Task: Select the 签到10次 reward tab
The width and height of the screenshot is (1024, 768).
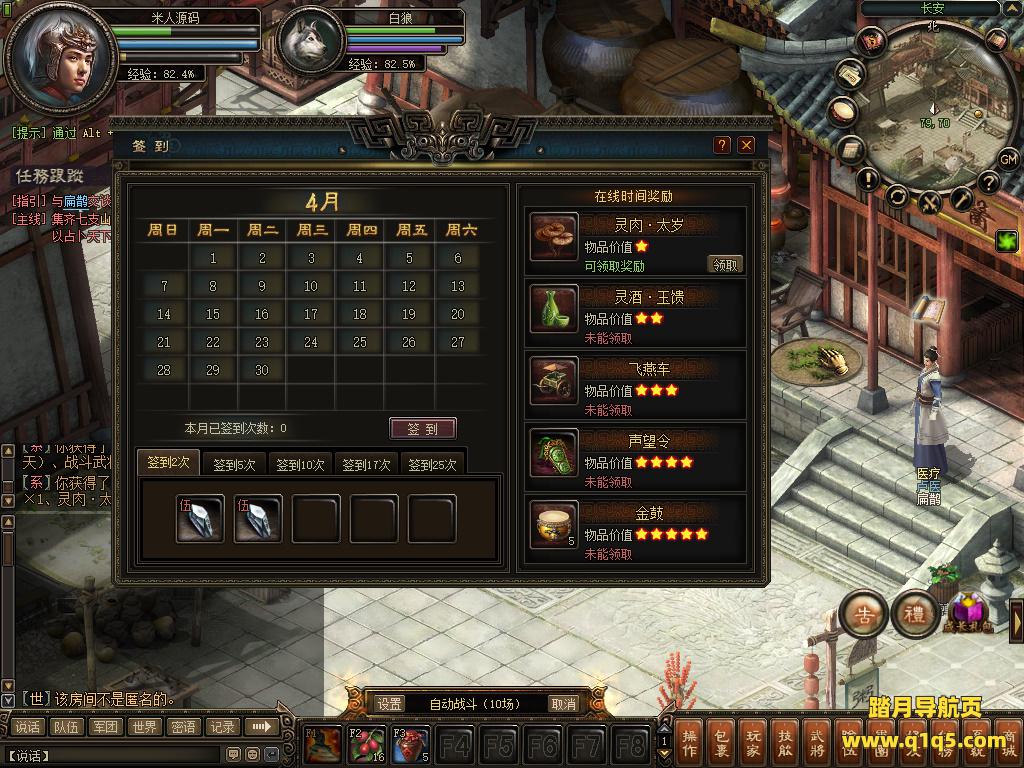Action: coord(300,465)
